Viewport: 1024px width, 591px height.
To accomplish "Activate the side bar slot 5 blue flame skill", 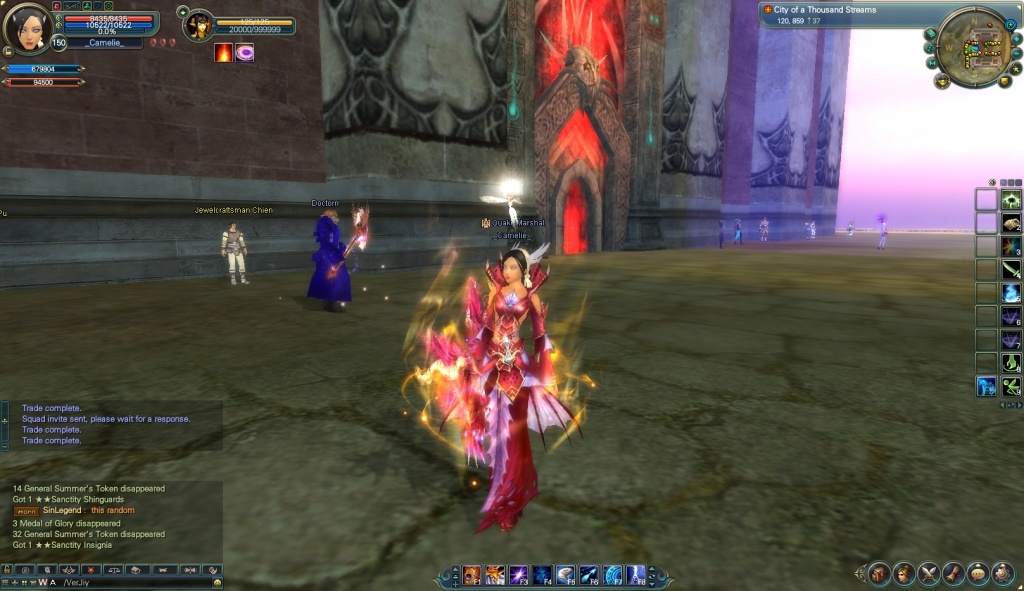I will point(1011,293).
